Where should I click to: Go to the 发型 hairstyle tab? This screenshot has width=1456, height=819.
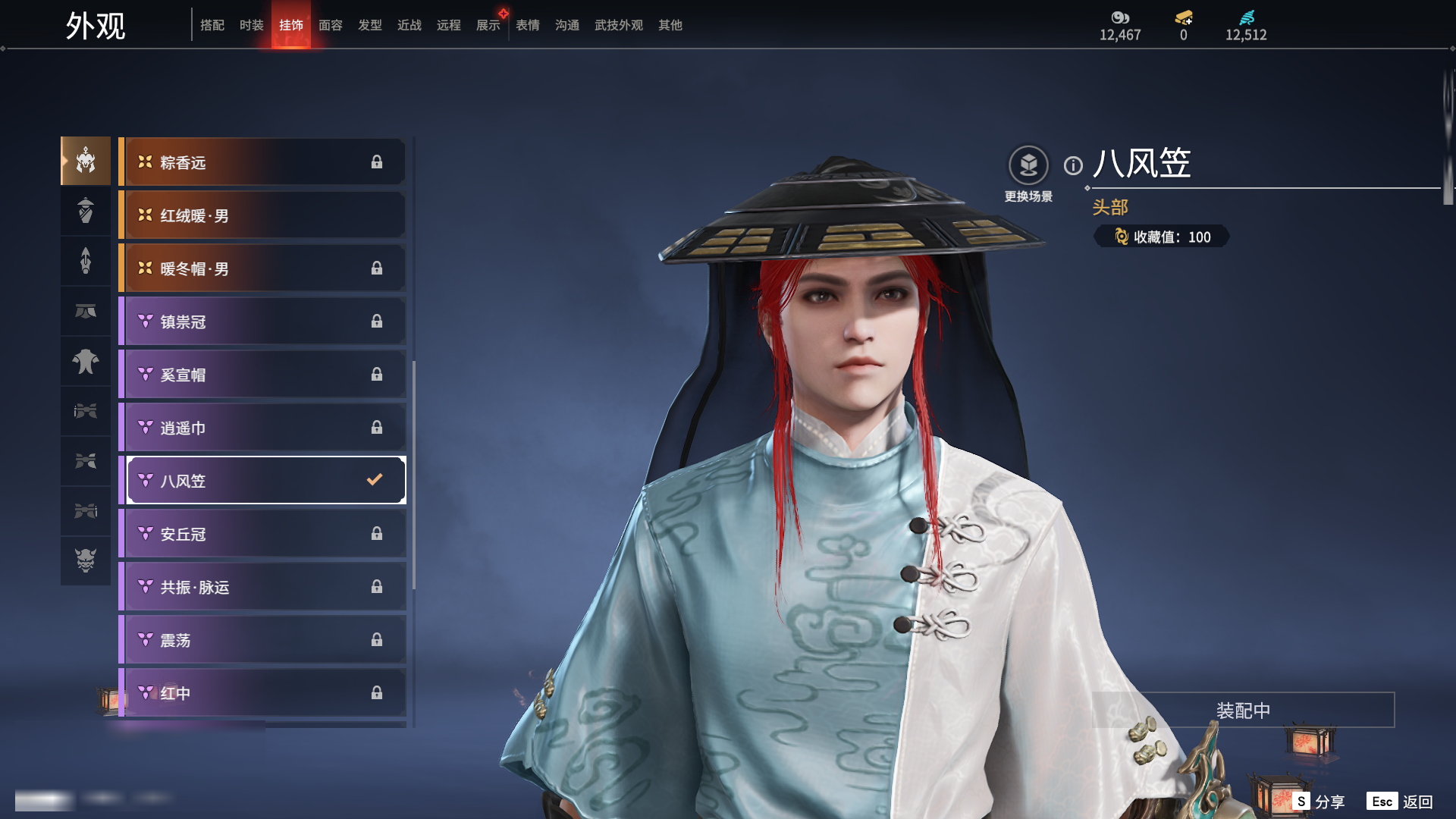tap(370, 25)
